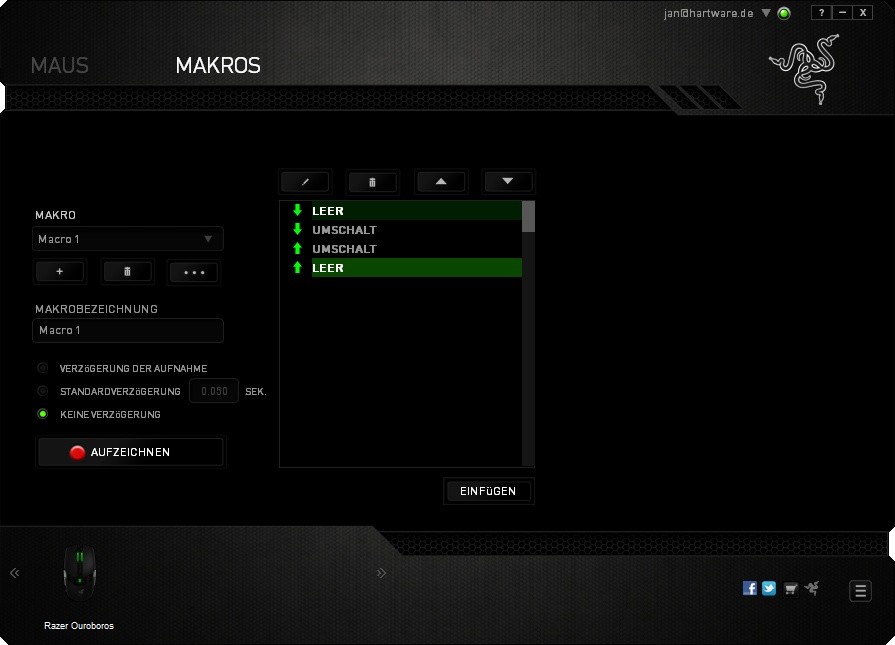Start recording with Aufzeichnen button
895x645 pixels.
(x=131, y=452)
